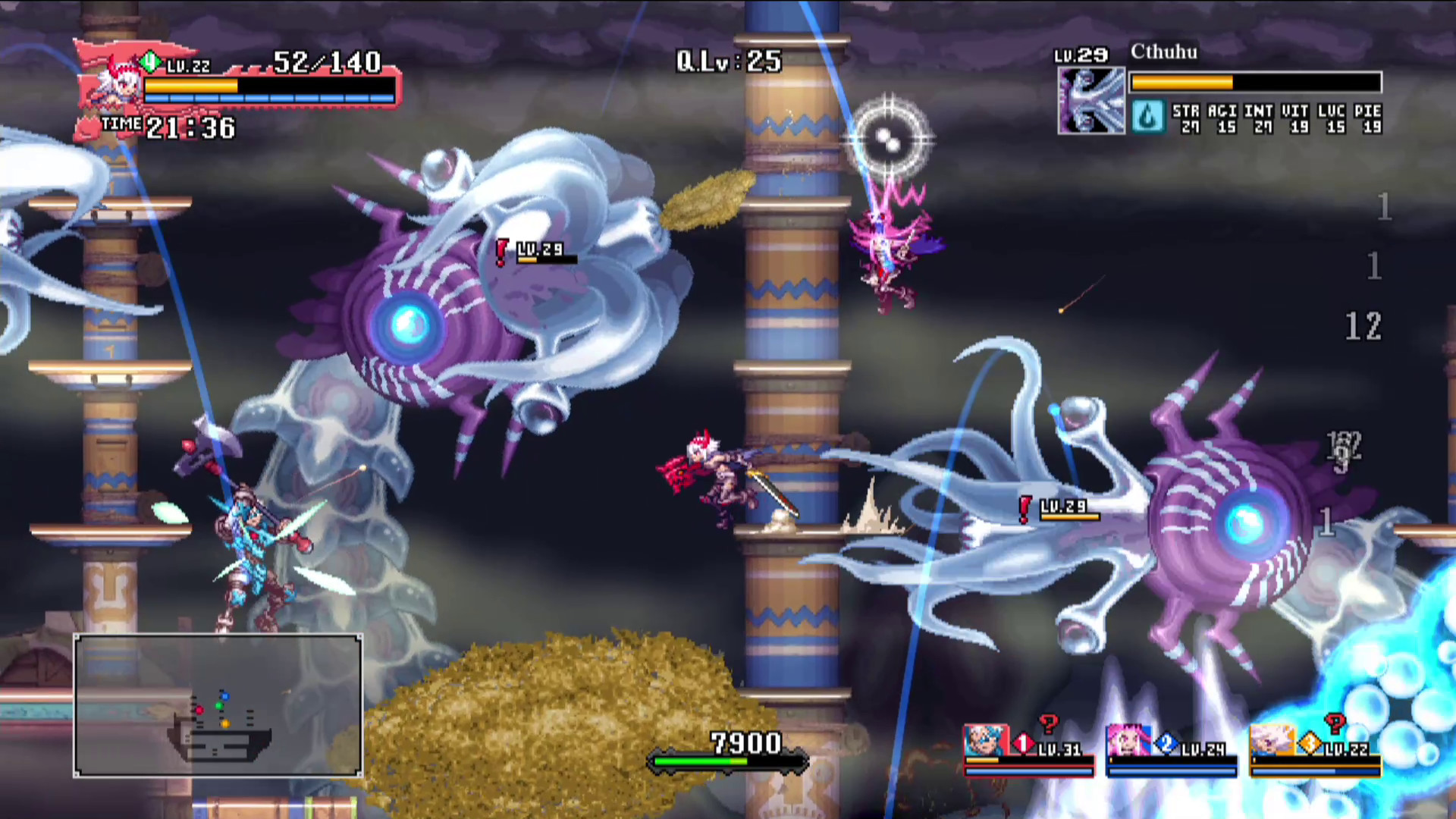The width and height of the screenshot is (1456, 819).
Task: Click the minimap in the bottom-left corner
Action: click(x=218, y=706)
